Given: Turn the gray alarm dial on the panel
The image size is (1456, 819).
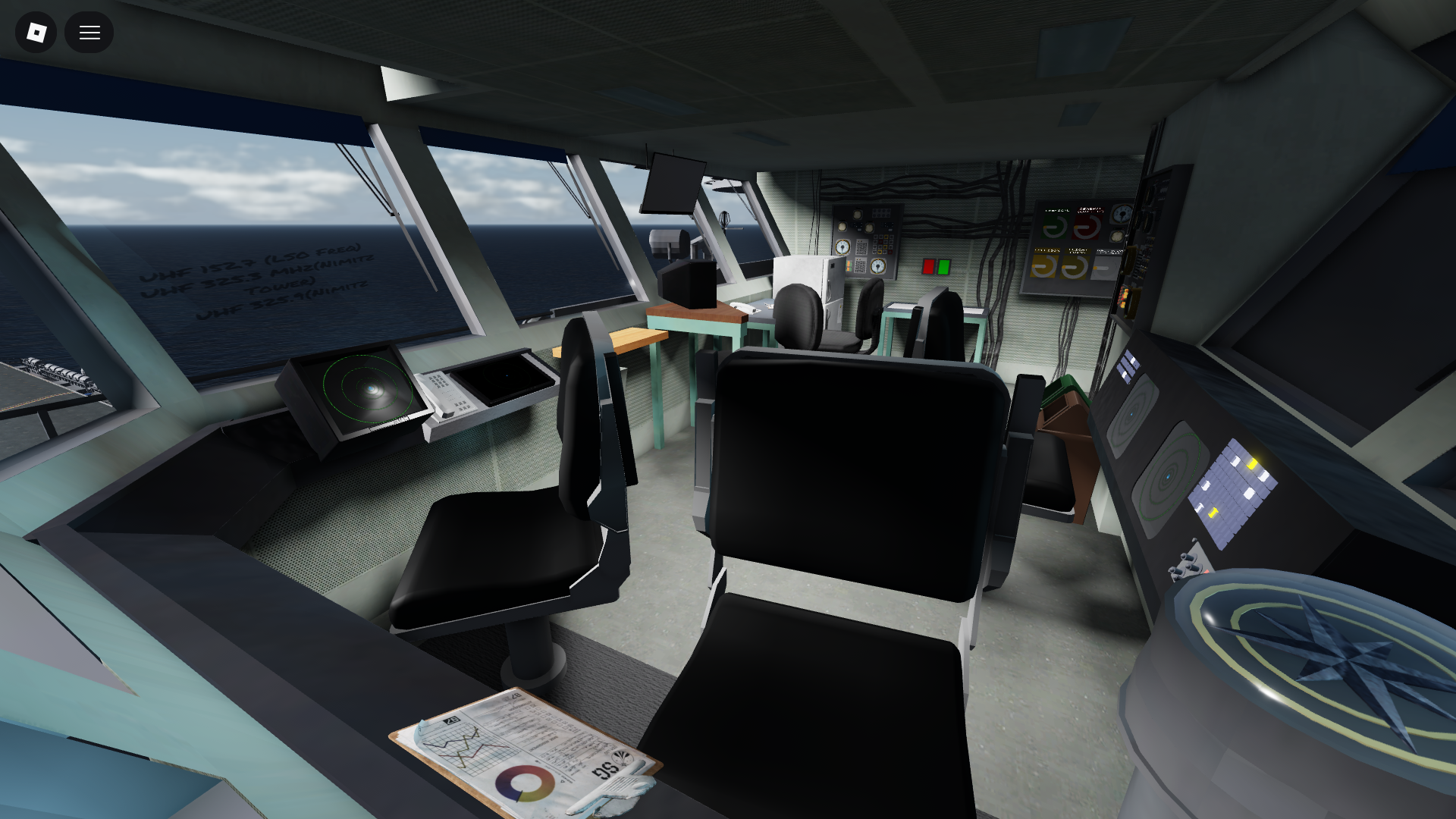Looking at the screenshot, I should coord(1105,268).
